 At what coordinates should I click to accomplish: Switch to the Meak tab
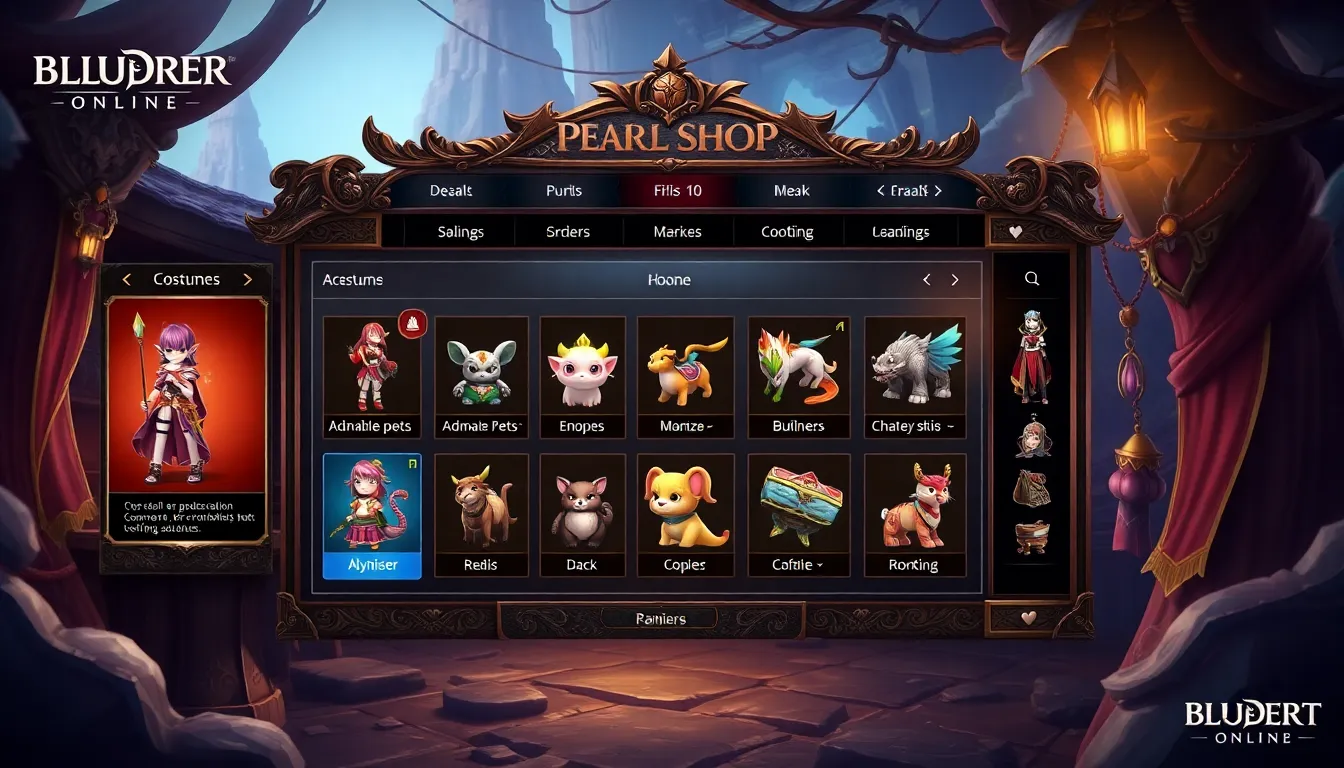click(x=791, y=190)
